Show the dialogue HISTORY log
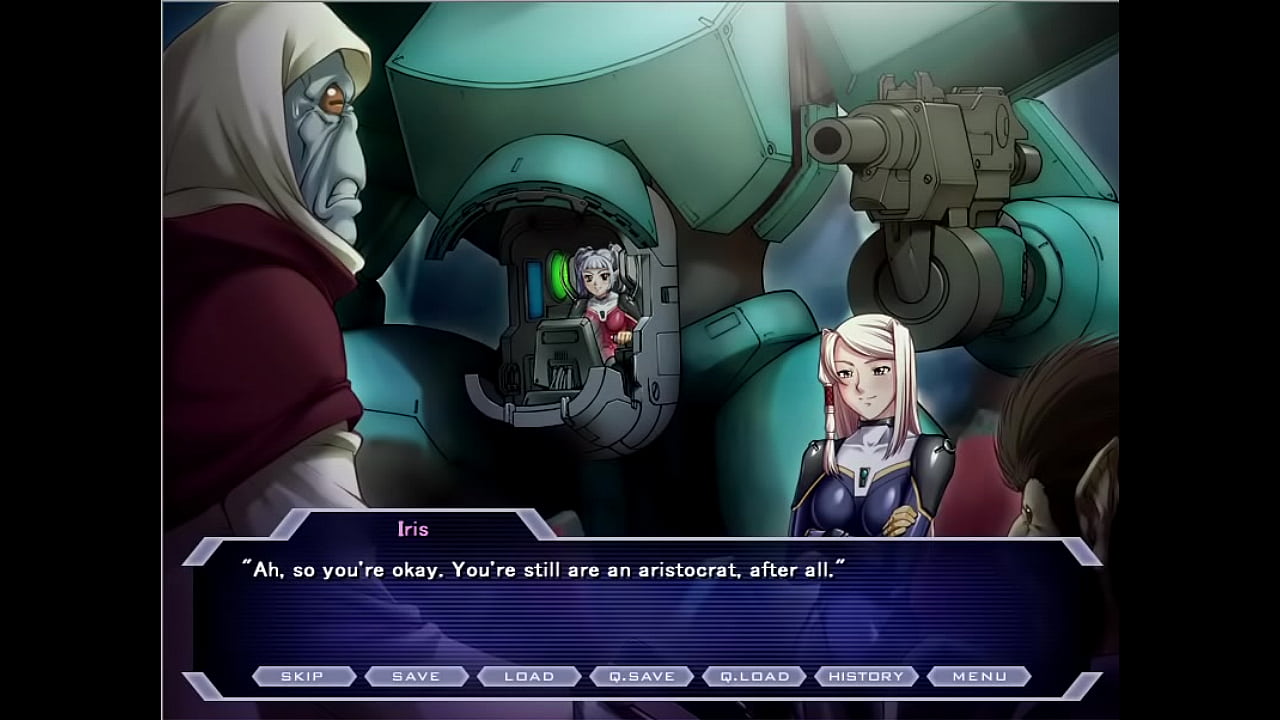The height and width of the screenshot is (720, 1280). [x=866, y=676]
